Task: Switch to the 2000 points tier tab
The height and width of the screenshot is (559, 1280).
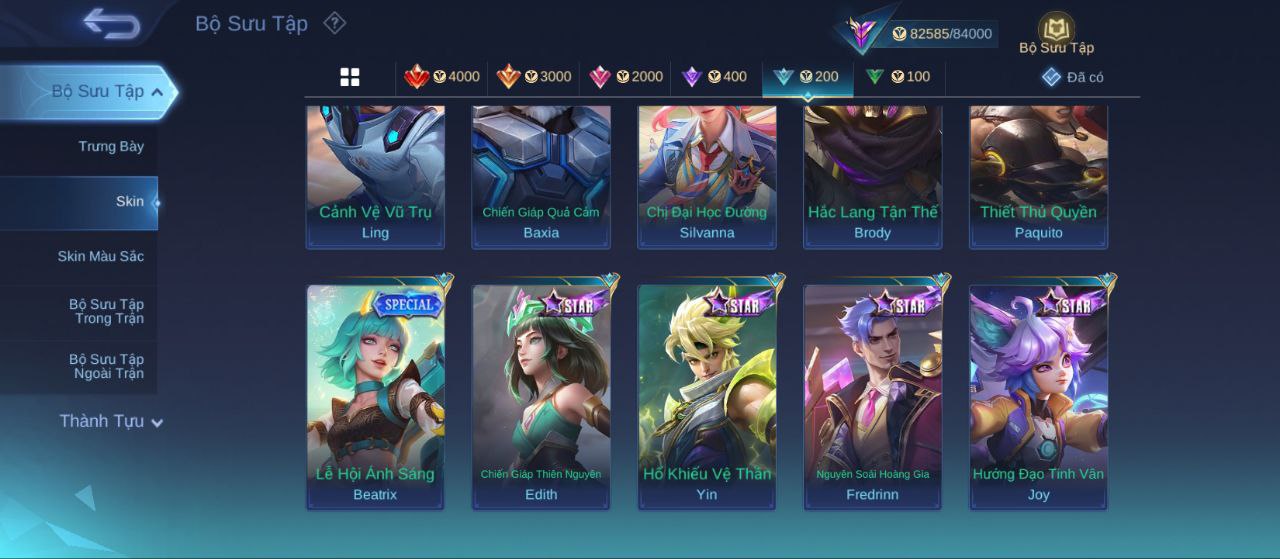Action: [x=626, y=77]
